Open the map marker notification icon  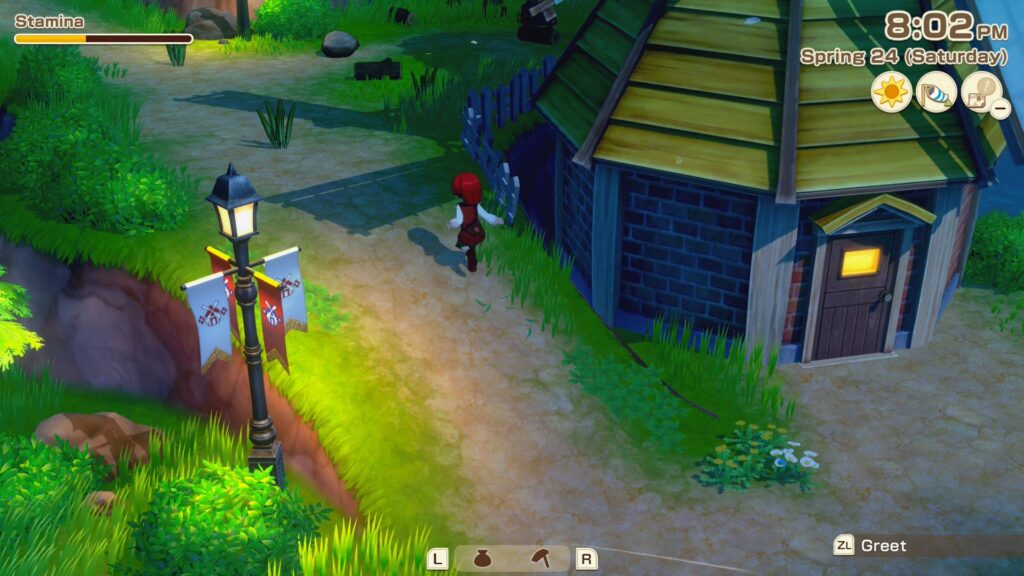(981, 93)
